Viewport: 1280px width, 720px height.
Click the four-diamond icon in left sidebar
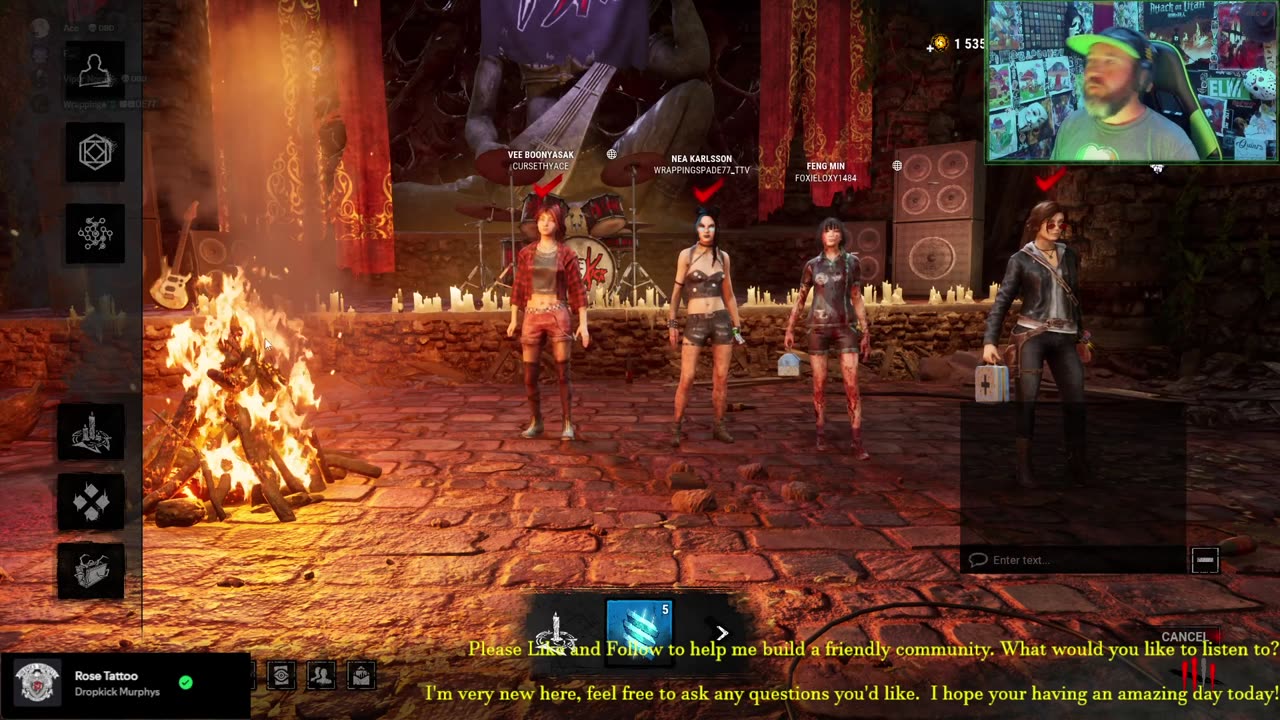[x=91, y=502]
